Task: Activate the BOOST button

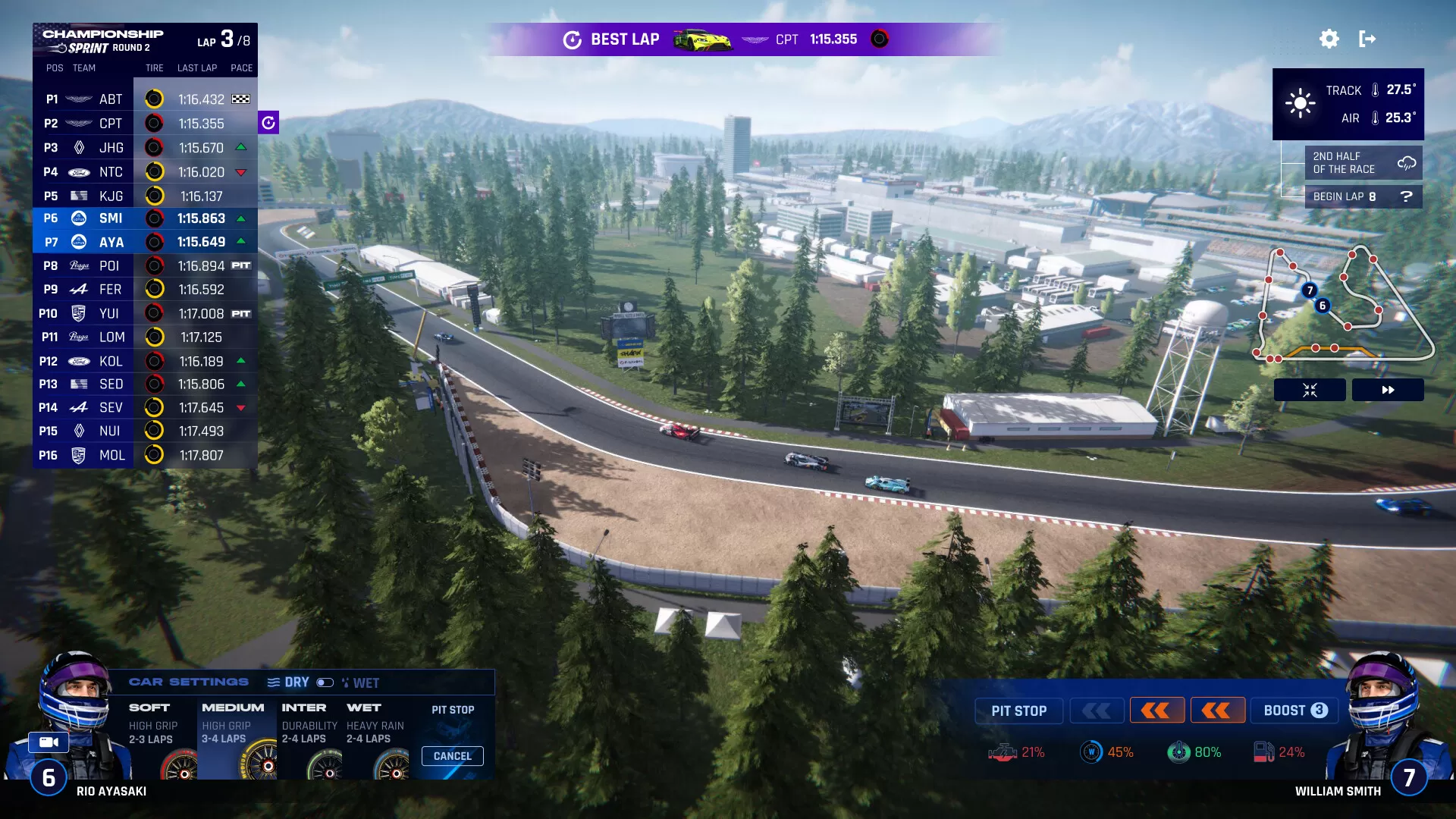Action: tap(1294, 711)
